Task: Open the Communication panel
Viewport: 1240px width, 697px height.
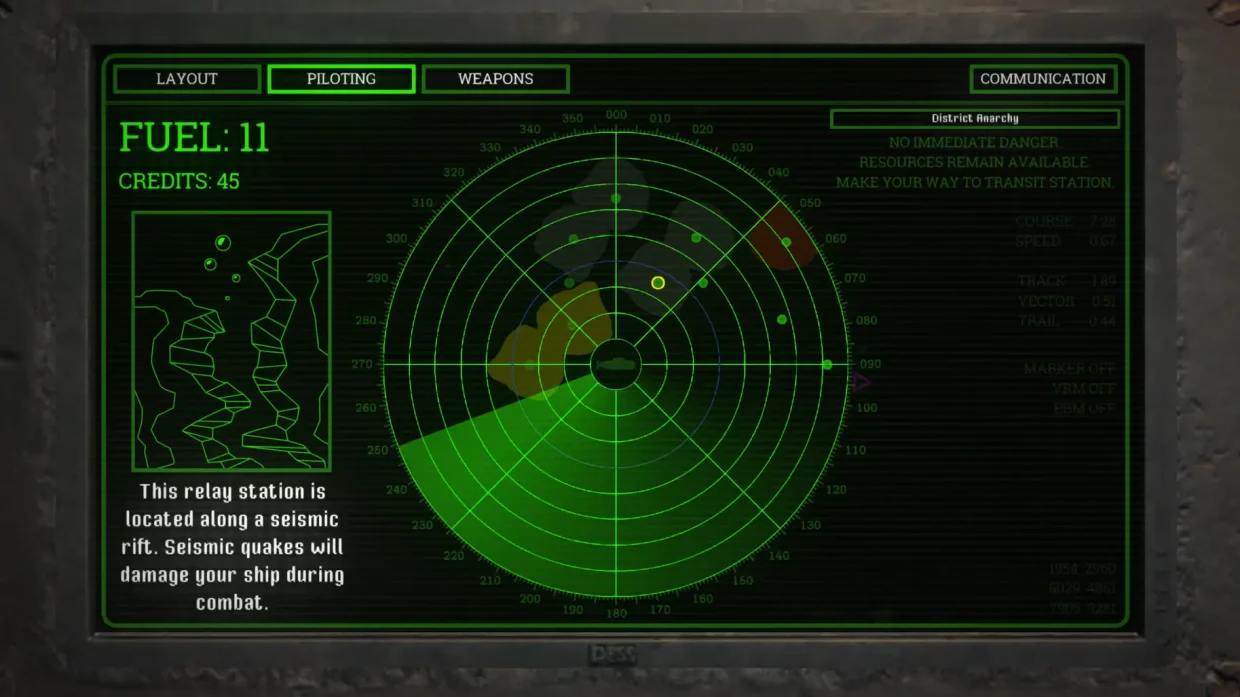Action: (x=1042, y=79)
